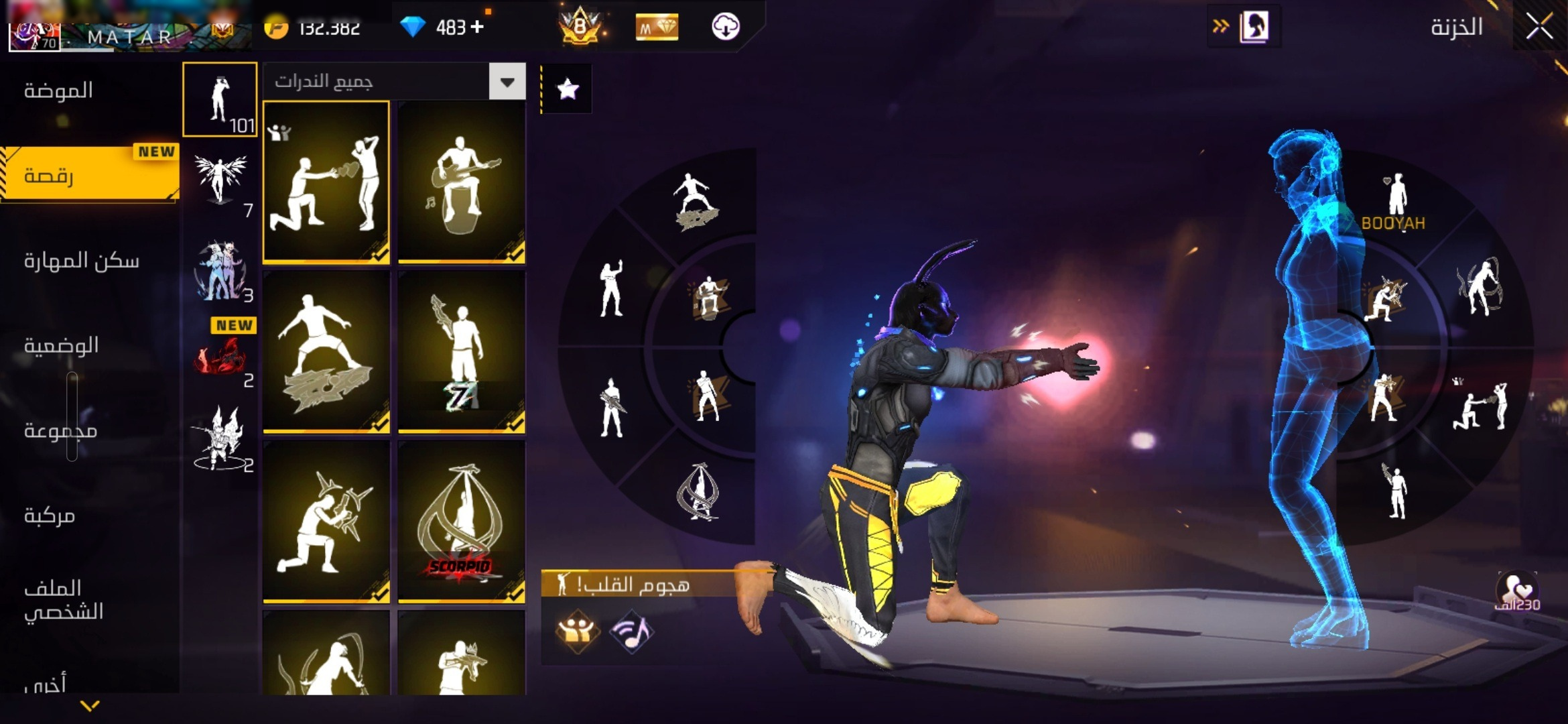Toggle the star favorites filter
This screenshot has width=1568, height=724.
(568, 89)
